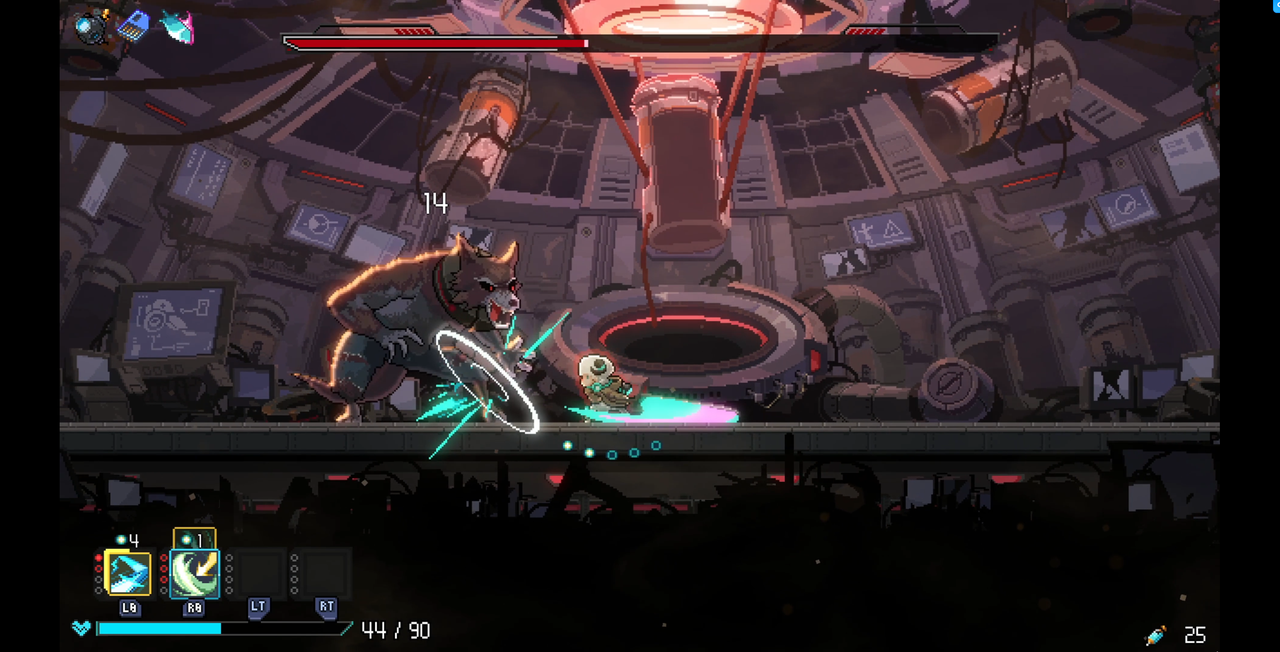The width and height of the screenshot is (1280, 652).
Task: Inspect the blue calculator relic icon
Action: pyautogui.click(x=133, y=25)
